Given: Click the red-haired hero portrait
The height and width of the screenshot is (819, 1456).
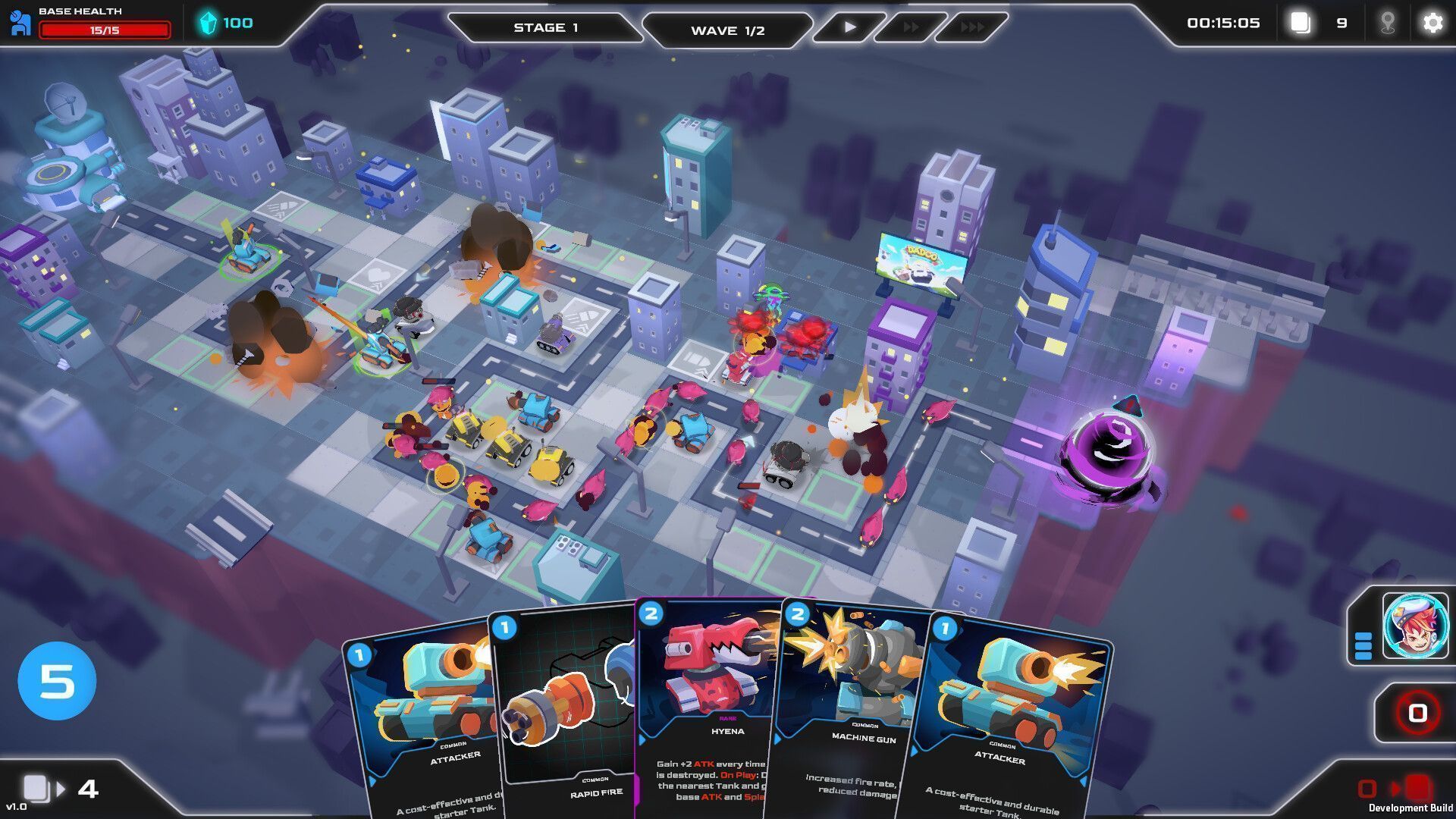Looking at the screenshot, I should [1415, 626].
